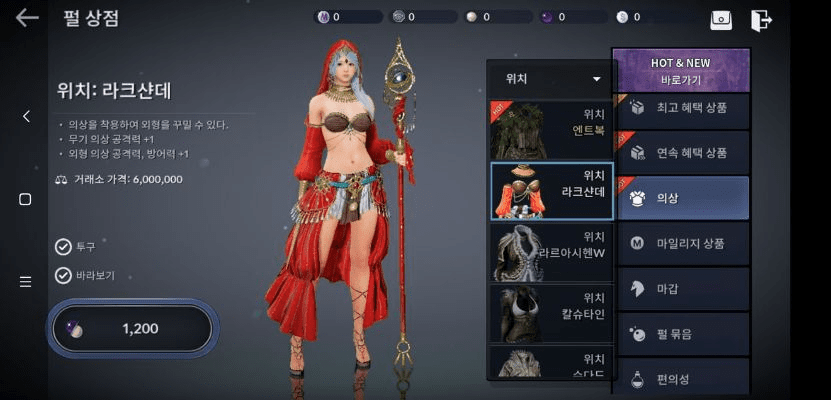Toggle the 바라보기 look-at checkbox

point(64,276)
